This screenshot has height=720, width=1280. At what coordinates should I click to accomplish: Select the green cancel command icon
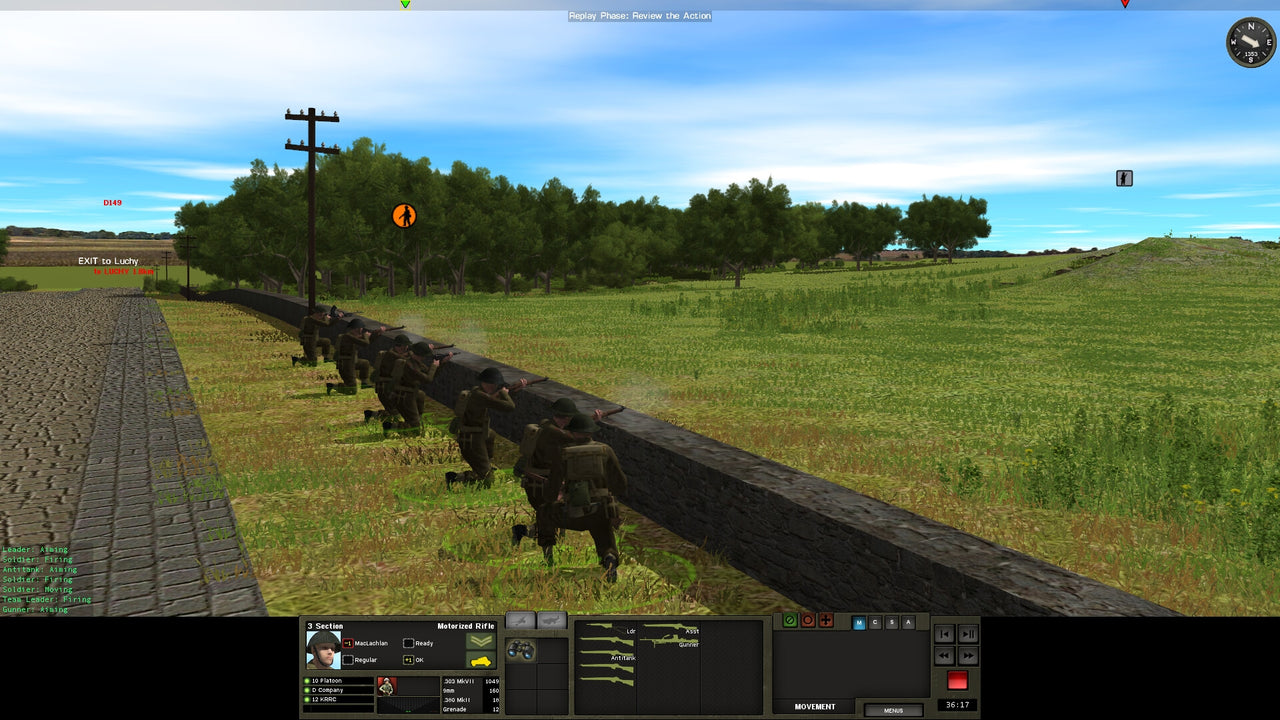click(790, 621)
